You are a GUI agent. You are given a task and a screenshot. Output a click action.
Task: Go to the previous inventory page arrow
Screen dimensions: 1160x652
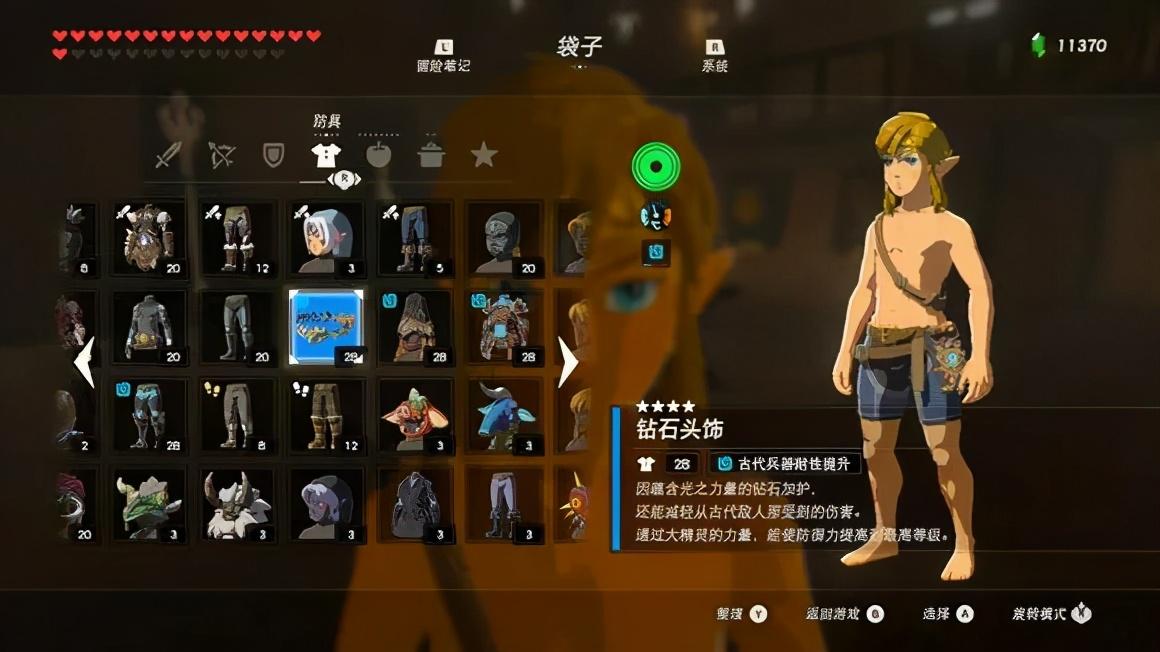click(x=84, y=362)
